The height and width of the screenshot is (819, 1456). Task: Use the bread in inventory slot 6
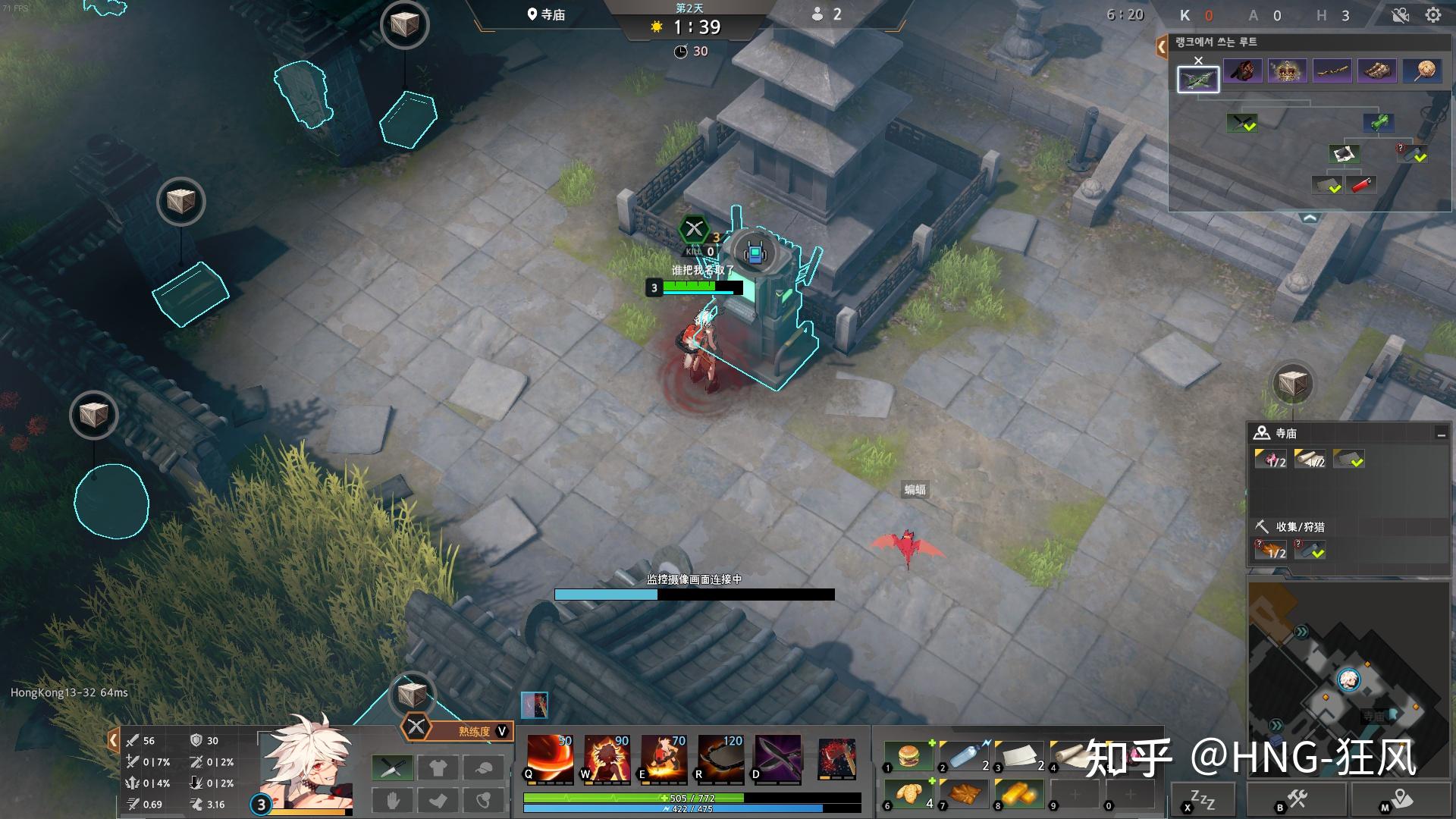(x=908, y=793)
